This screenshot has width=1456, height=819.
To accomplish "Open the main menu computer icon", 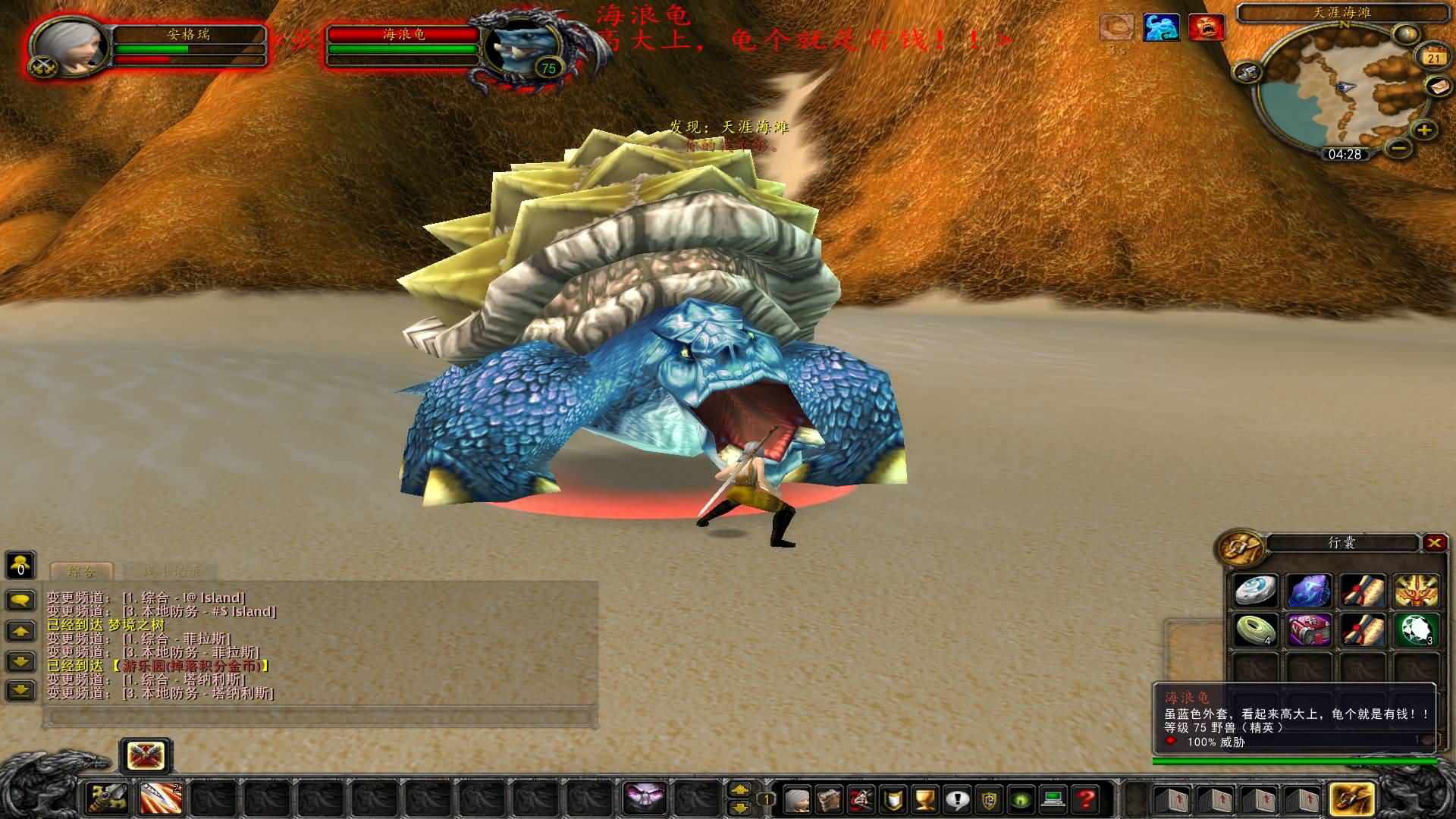I will click(1053, 799).
